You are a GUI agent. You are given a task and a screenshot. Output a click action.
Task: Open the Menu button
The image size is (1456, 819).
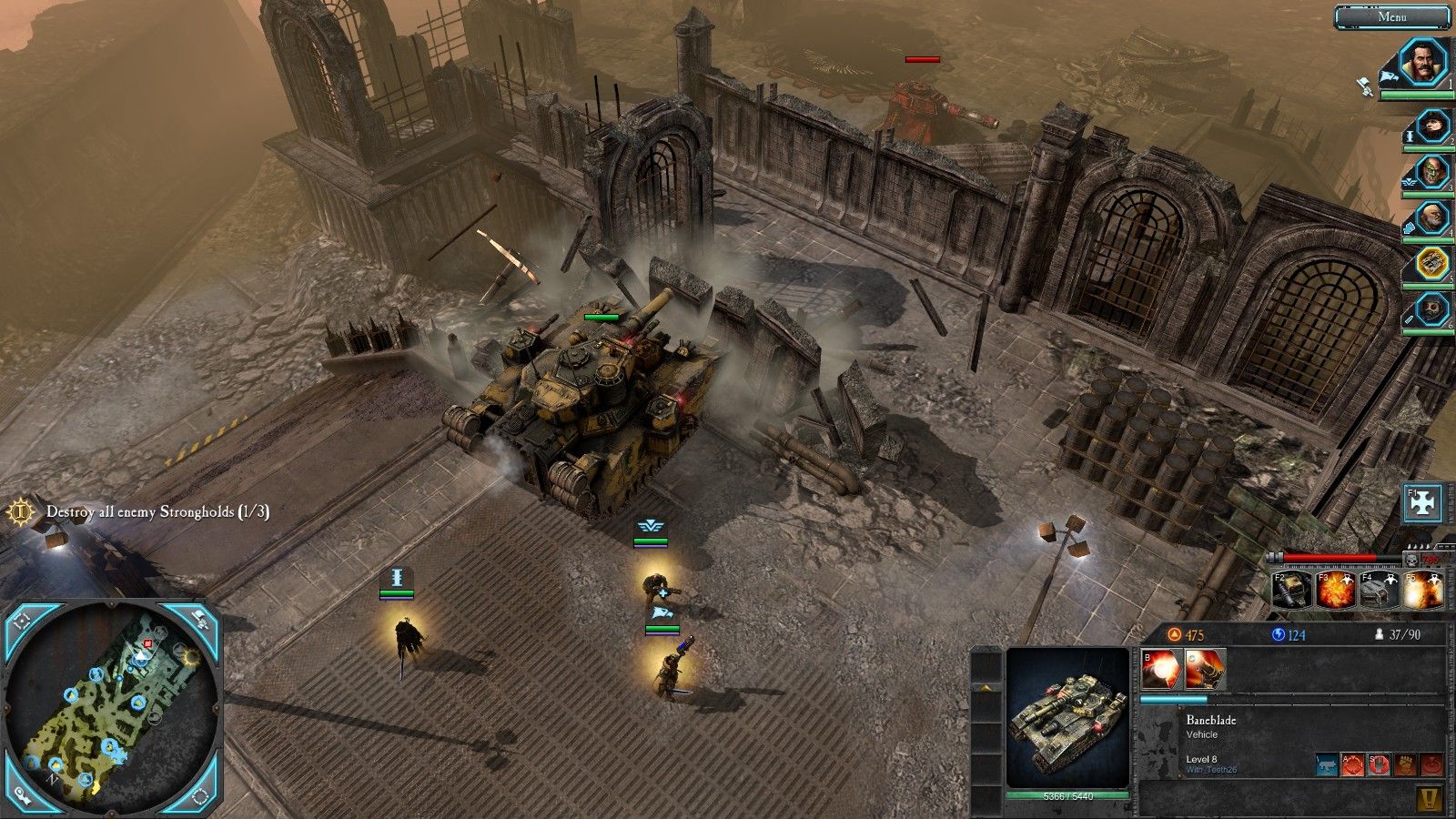point(1391,16)
